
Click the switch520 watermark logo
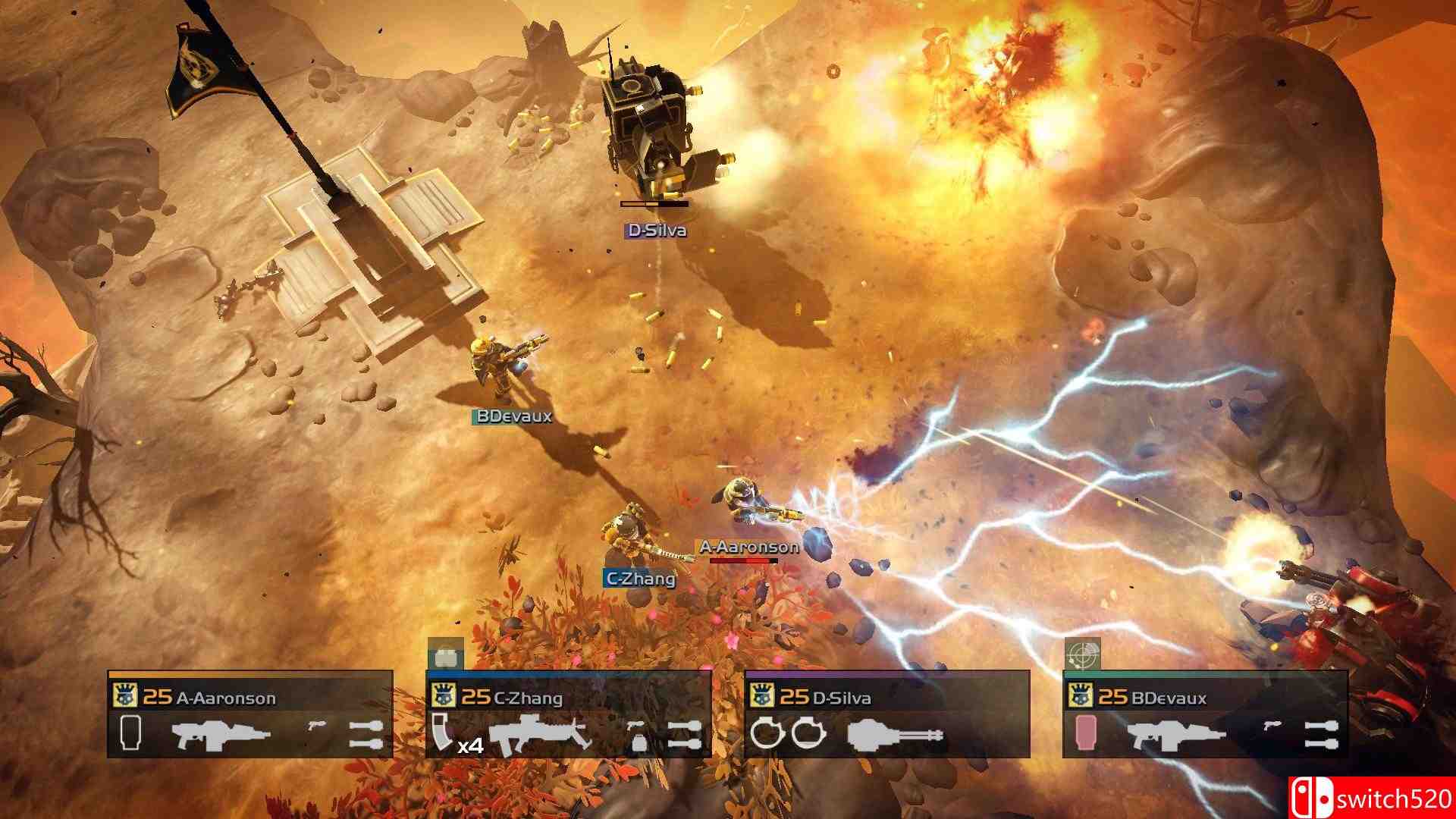(x=1371, y=798)
